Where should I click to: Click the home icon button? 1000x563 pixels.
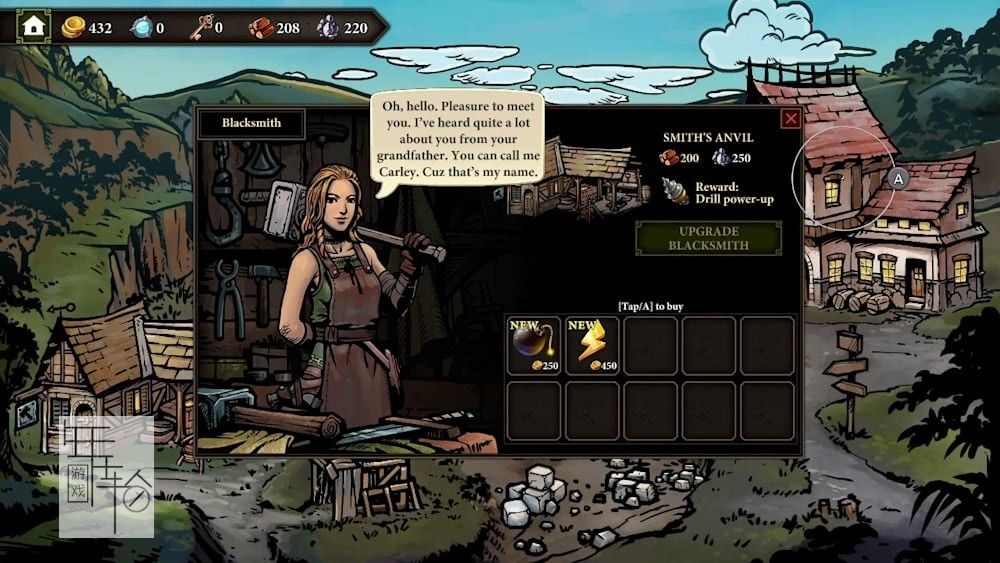pyautogui.click(x=34, y=26)
